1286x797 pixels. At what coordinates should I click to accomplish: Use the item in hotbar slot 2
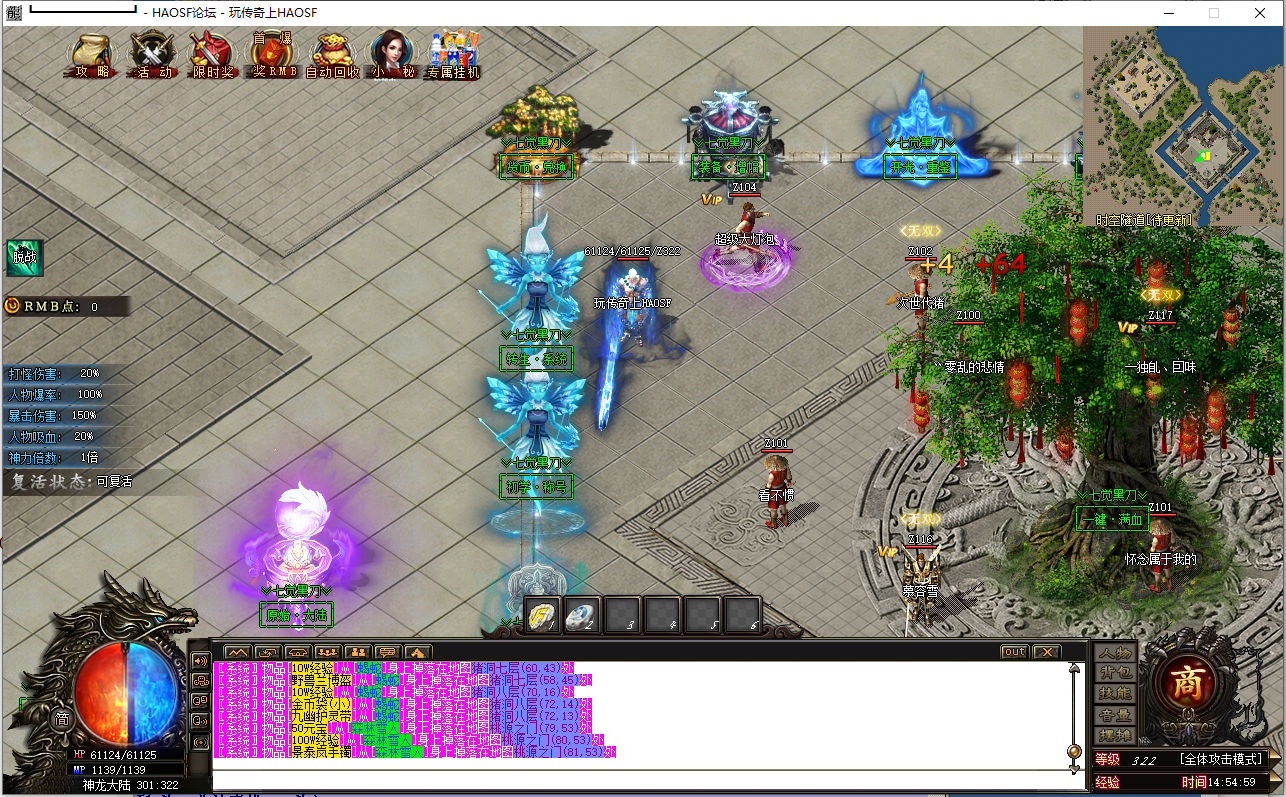point(583,616)
